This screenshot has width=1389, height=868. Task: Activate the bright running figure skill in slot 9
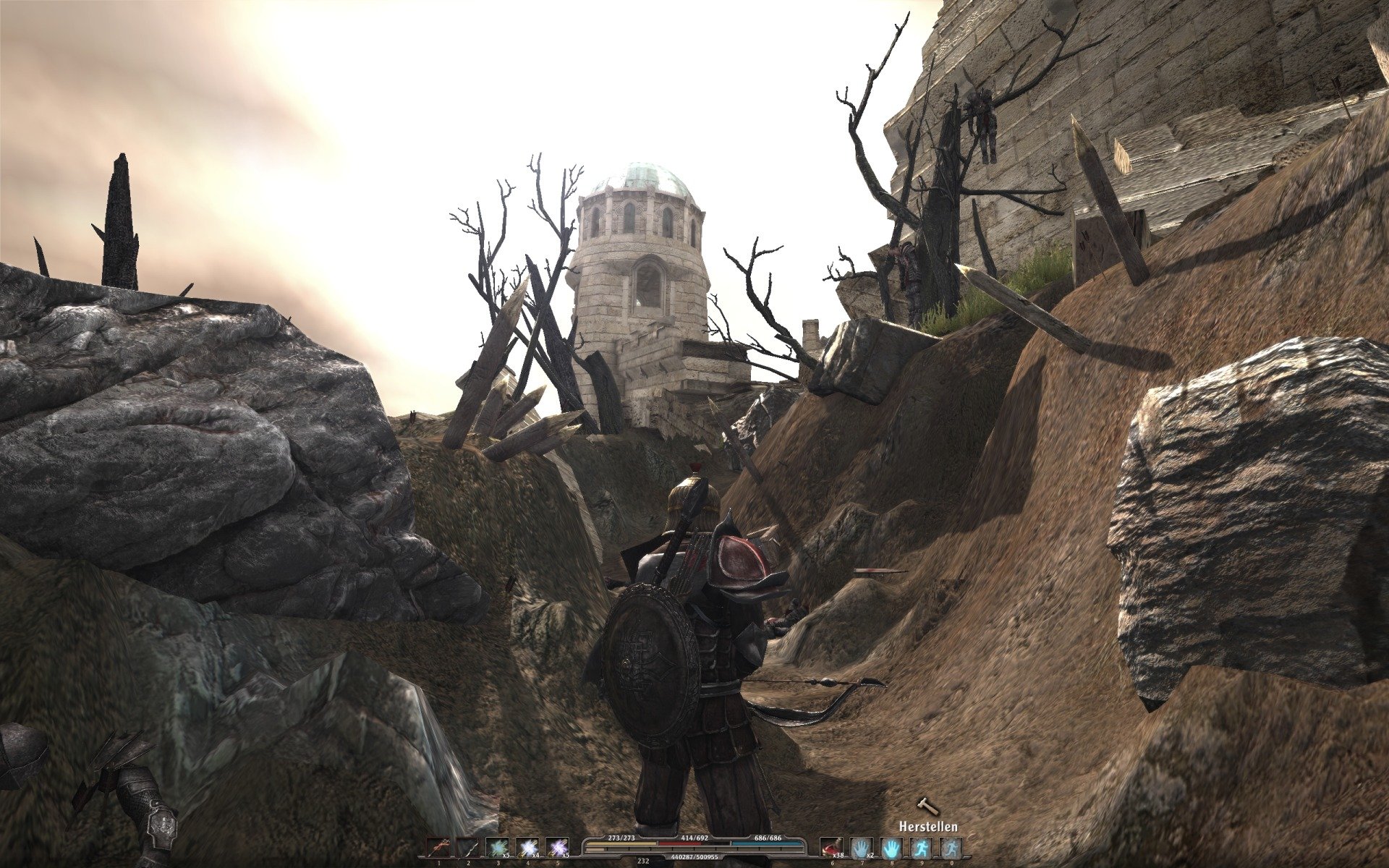coord(921,847)
